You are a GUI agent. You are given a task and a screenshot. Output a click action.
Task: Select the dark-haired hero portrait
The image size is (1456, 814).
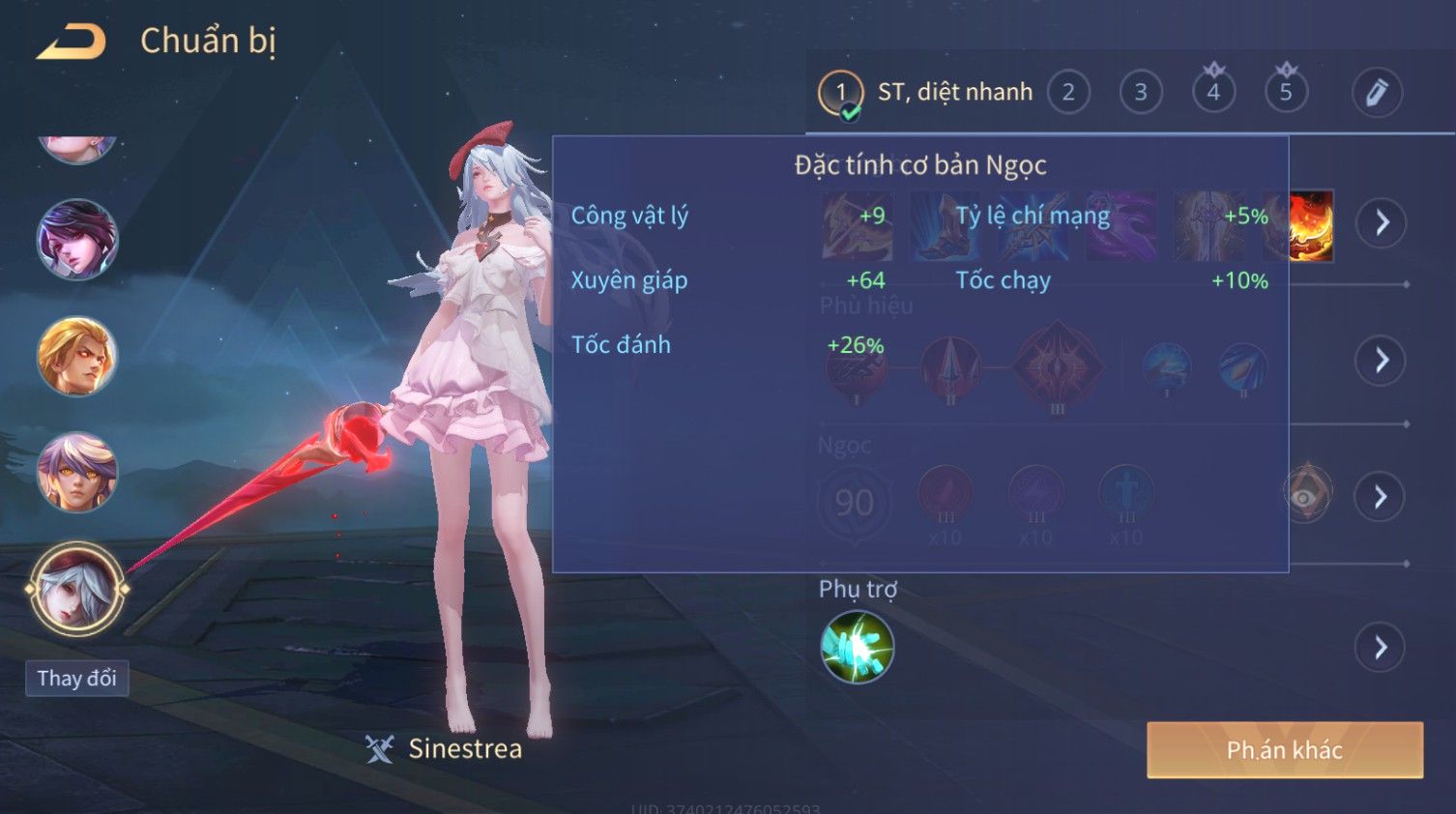(77, 240)
